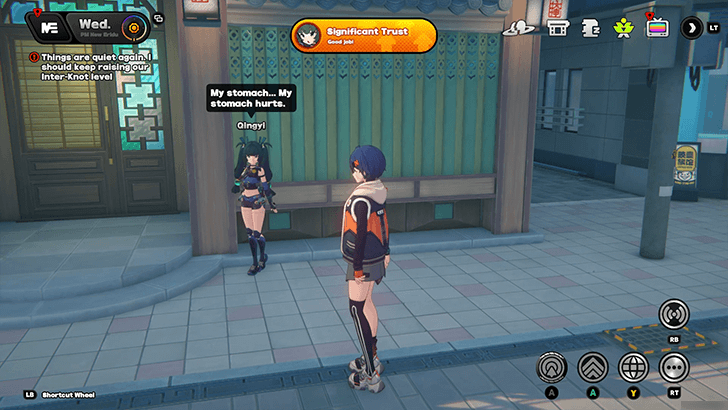The width and height of the screenshot is (728, 410).
Task: Open the sleeping document icon
Action: tap(590, 27)
